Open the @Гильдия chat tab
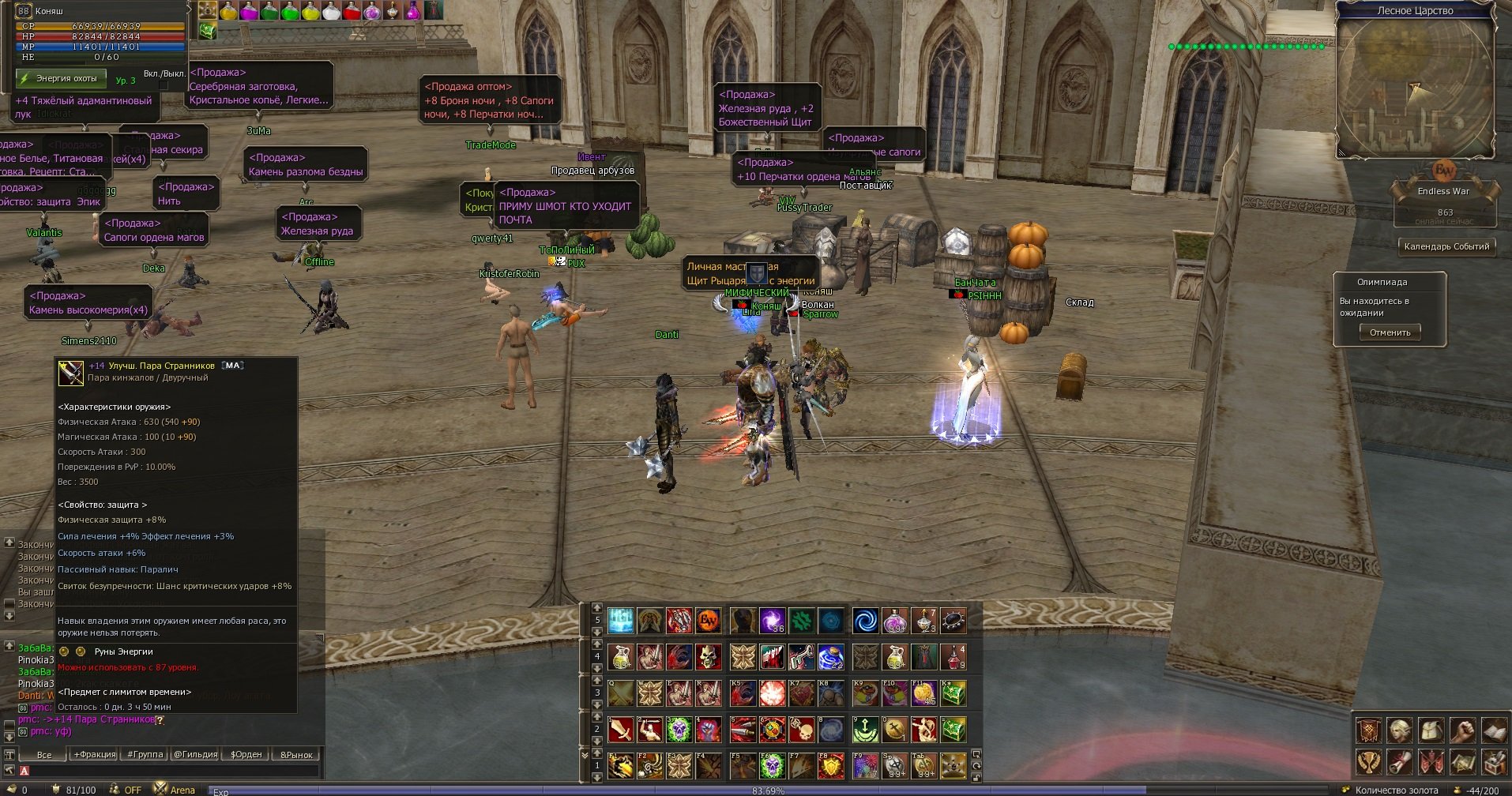1512x796 pixels. pyautogui.click(x=195, y=755)
